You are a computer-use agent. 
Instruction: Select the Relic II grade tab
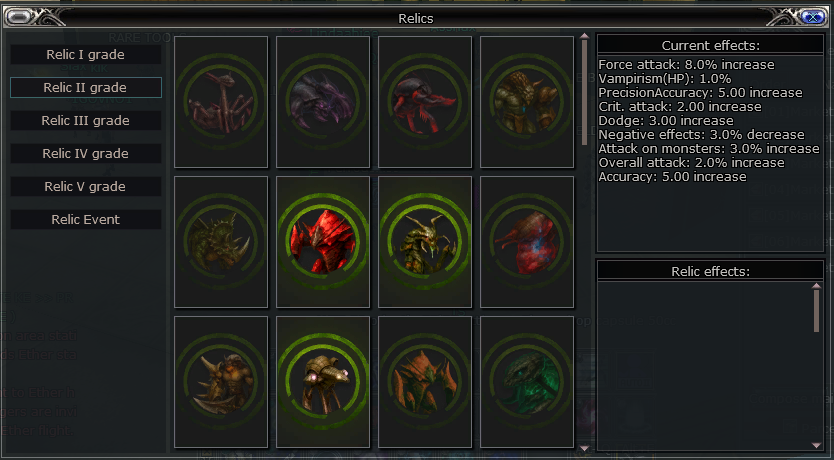pos(86,87)
